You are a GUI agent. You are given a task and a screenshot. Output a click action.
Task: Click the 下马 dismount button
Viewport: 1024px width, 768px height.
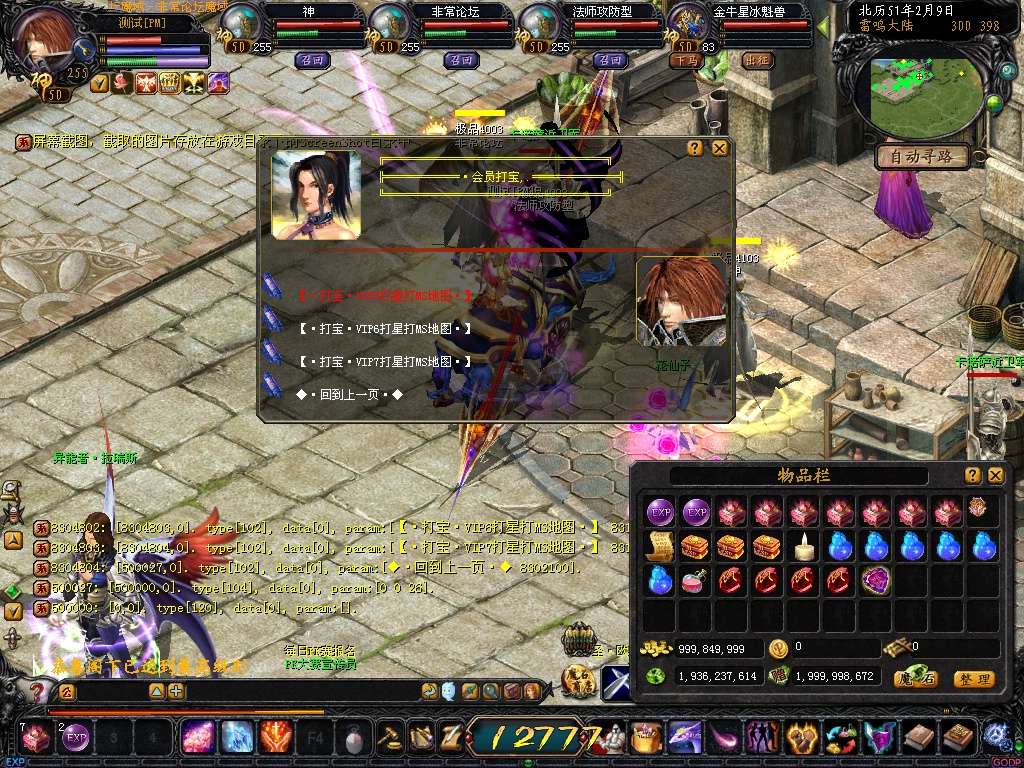(x=685, y=60)
